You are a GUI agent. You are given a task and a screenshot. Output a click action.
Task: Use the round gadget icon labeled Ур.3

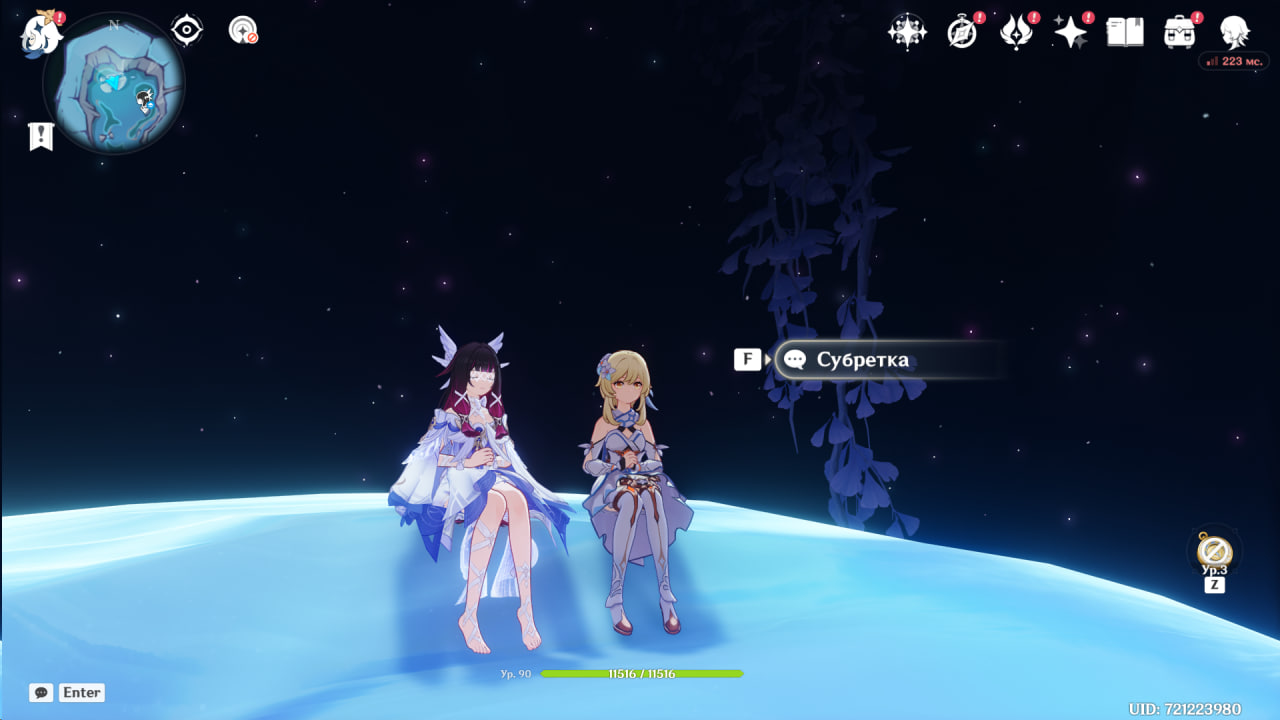tap(1214, 550)
